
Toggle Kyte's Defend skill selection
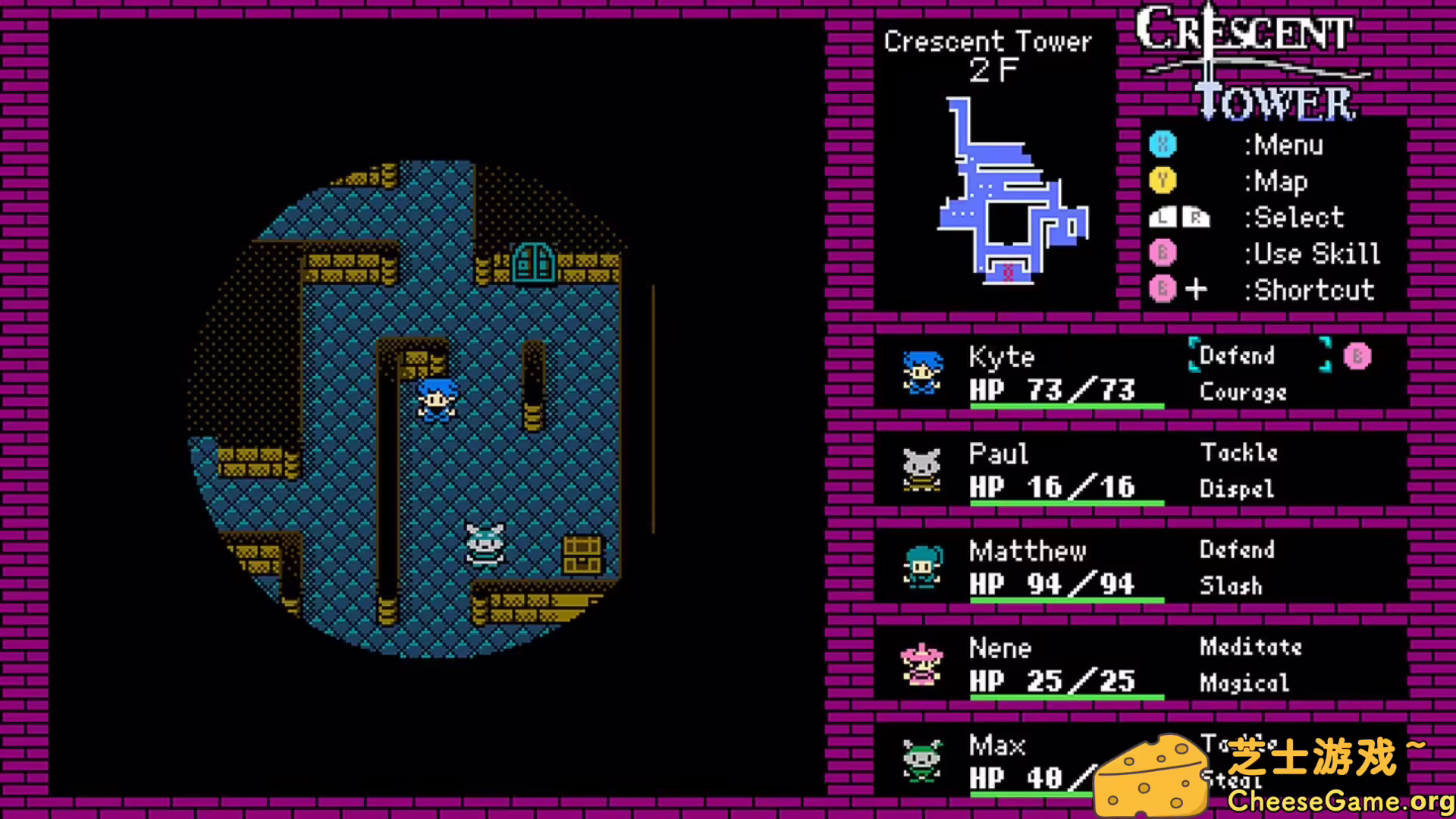click(x=1235, y=356)
